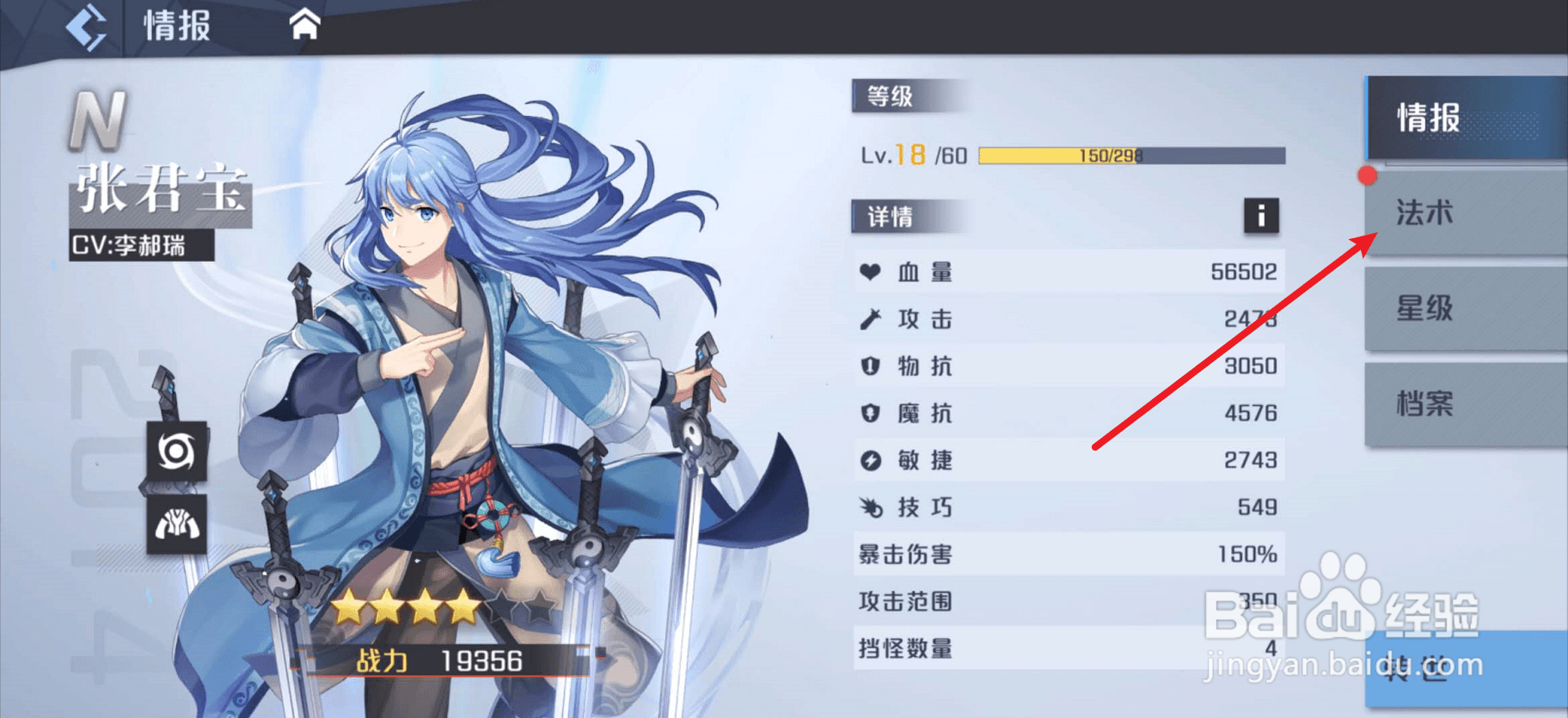Click the outfit/costume icon on left panel
1568x718 pixels.
click(x=176, y=525)
